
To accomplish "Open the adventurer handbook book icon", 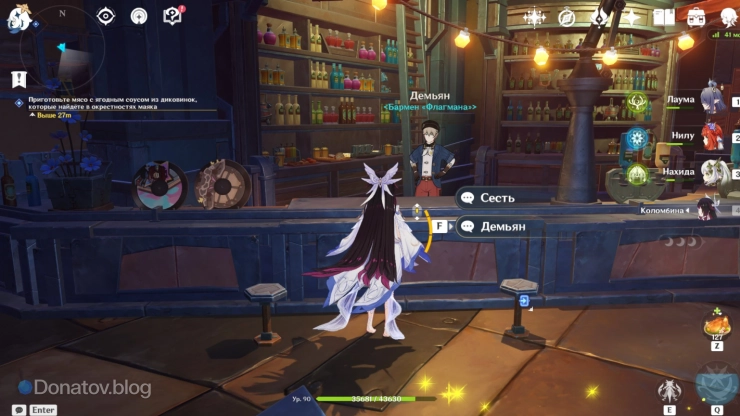I will tap(664, 17).
